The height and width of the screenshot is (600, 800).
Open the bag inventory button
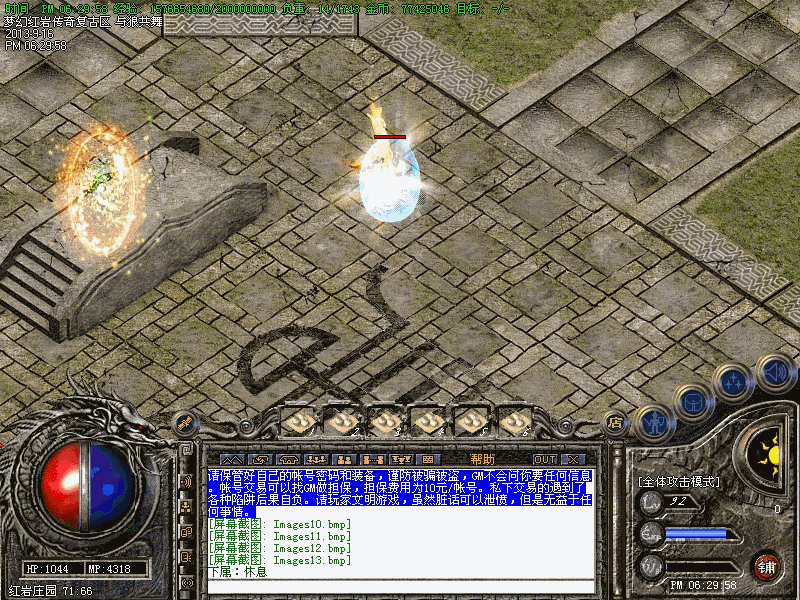pyautogui.click(x=693, y=404)
